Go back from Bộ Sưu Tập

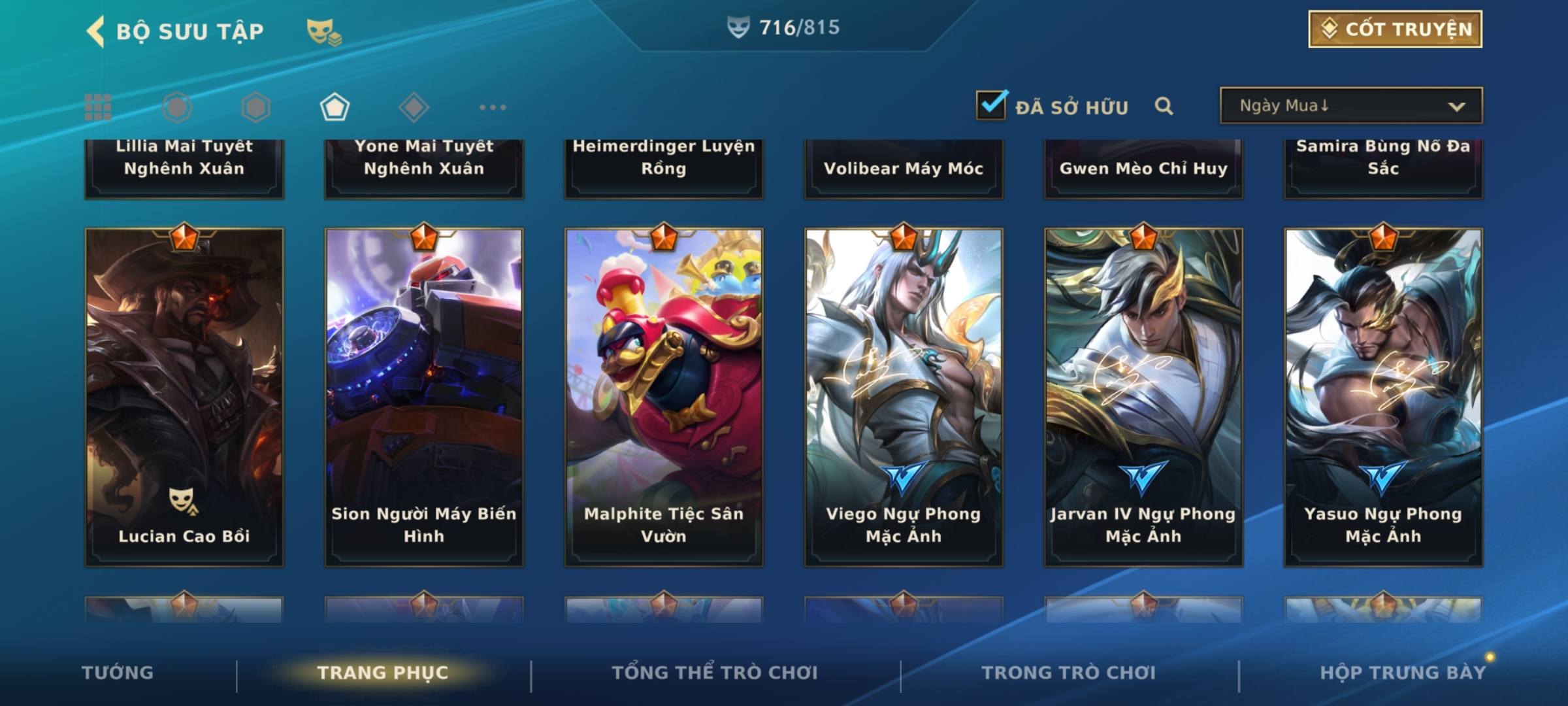(97, 31)
